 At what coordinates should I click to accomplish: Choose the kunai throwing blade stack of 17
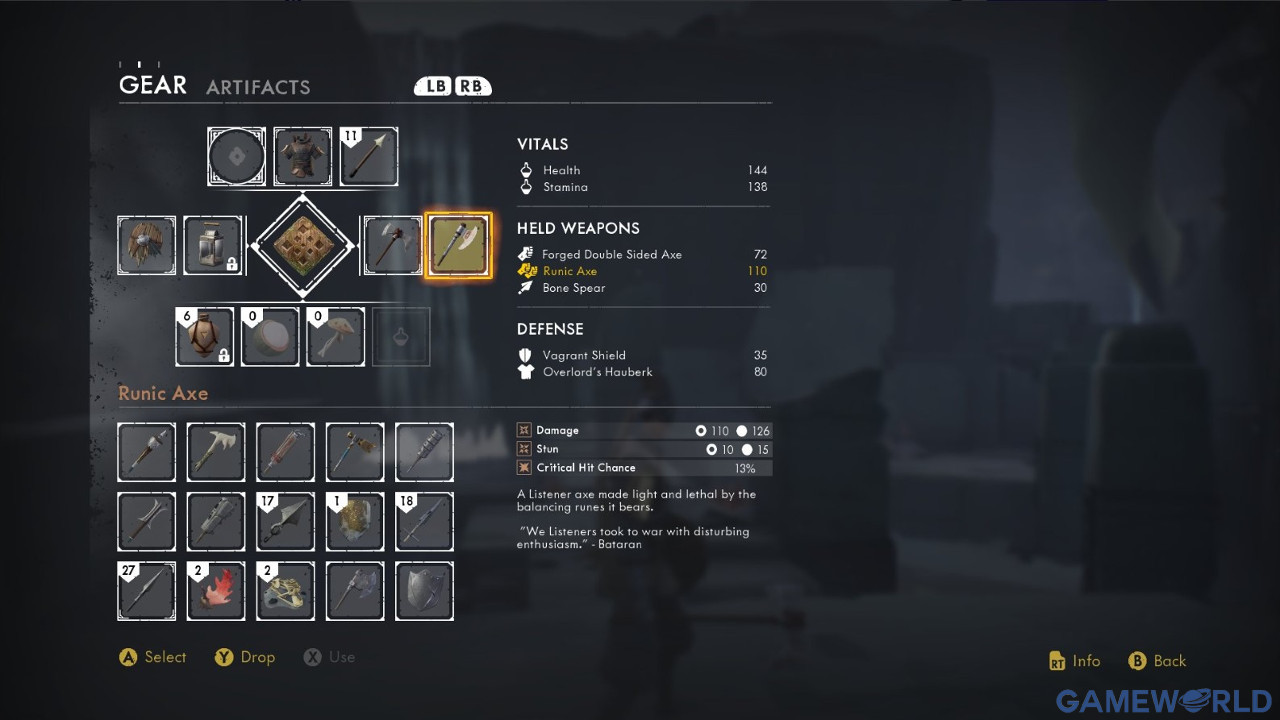pyautogui.click(x=285, y=521)
